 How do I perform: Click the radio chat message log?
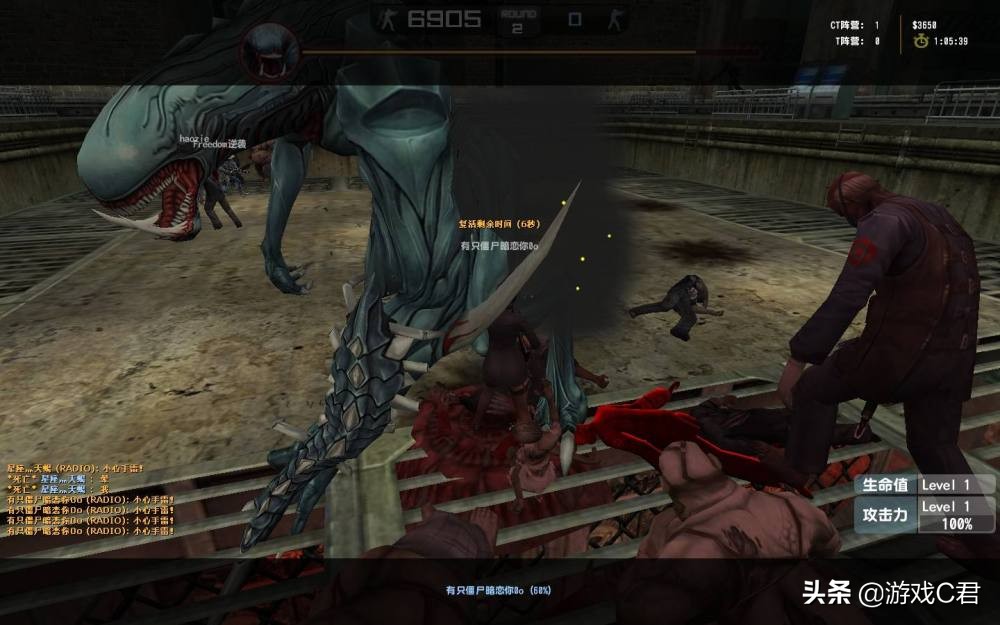(90, 499)
